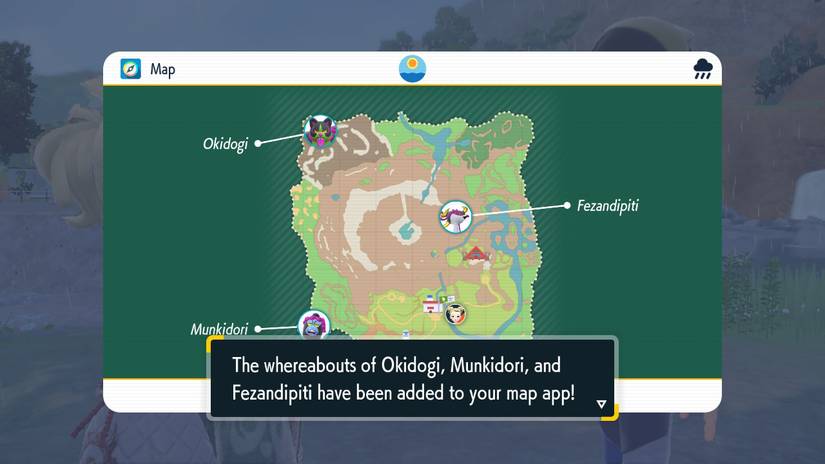Click the rain weather icon
The height and width of the screenshot is (464, 825).
coord(703,69)
